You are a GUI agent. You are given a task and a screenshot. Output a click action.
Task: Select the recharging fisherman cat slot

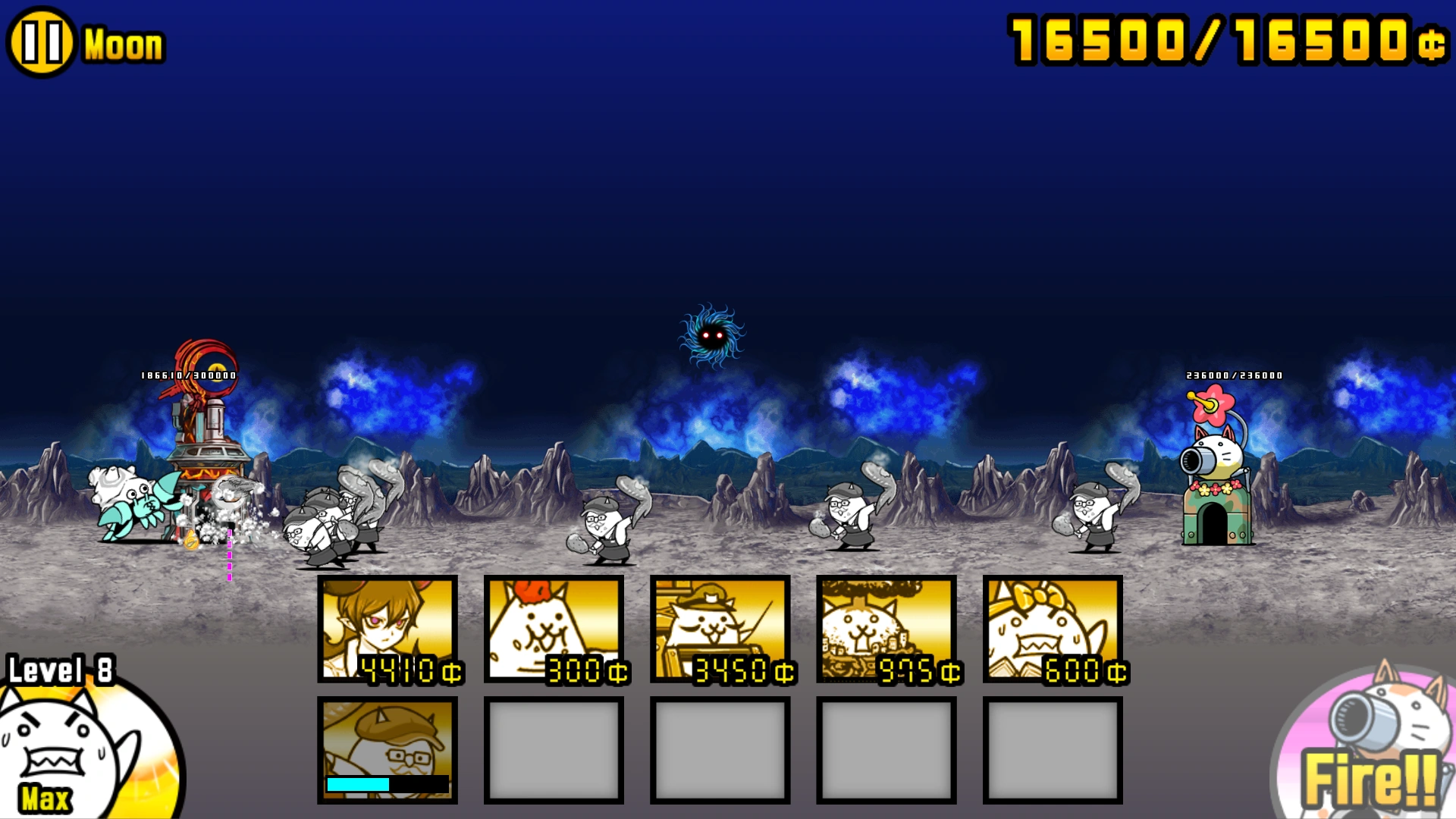387,747
